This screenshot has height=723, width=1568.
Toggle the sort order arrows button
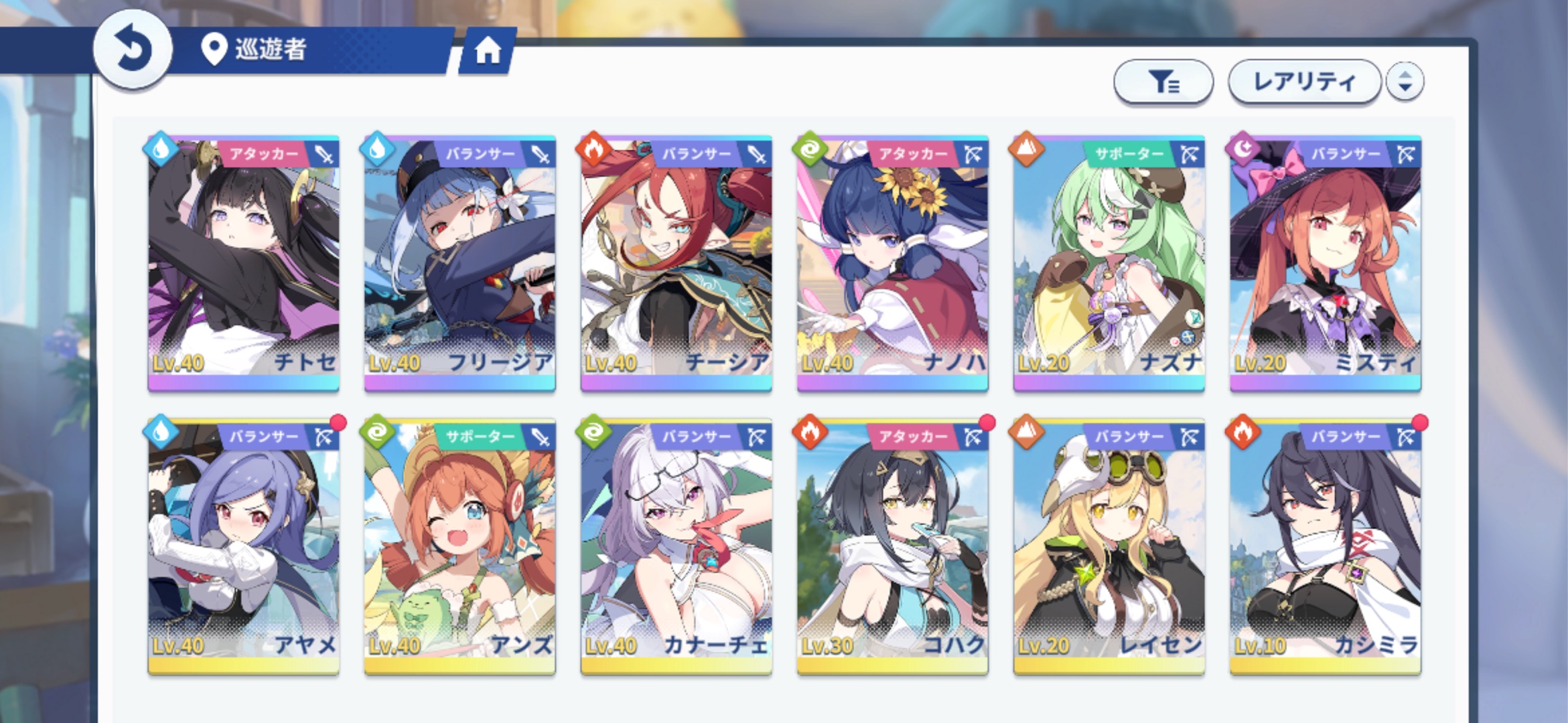coord(1405,82)
